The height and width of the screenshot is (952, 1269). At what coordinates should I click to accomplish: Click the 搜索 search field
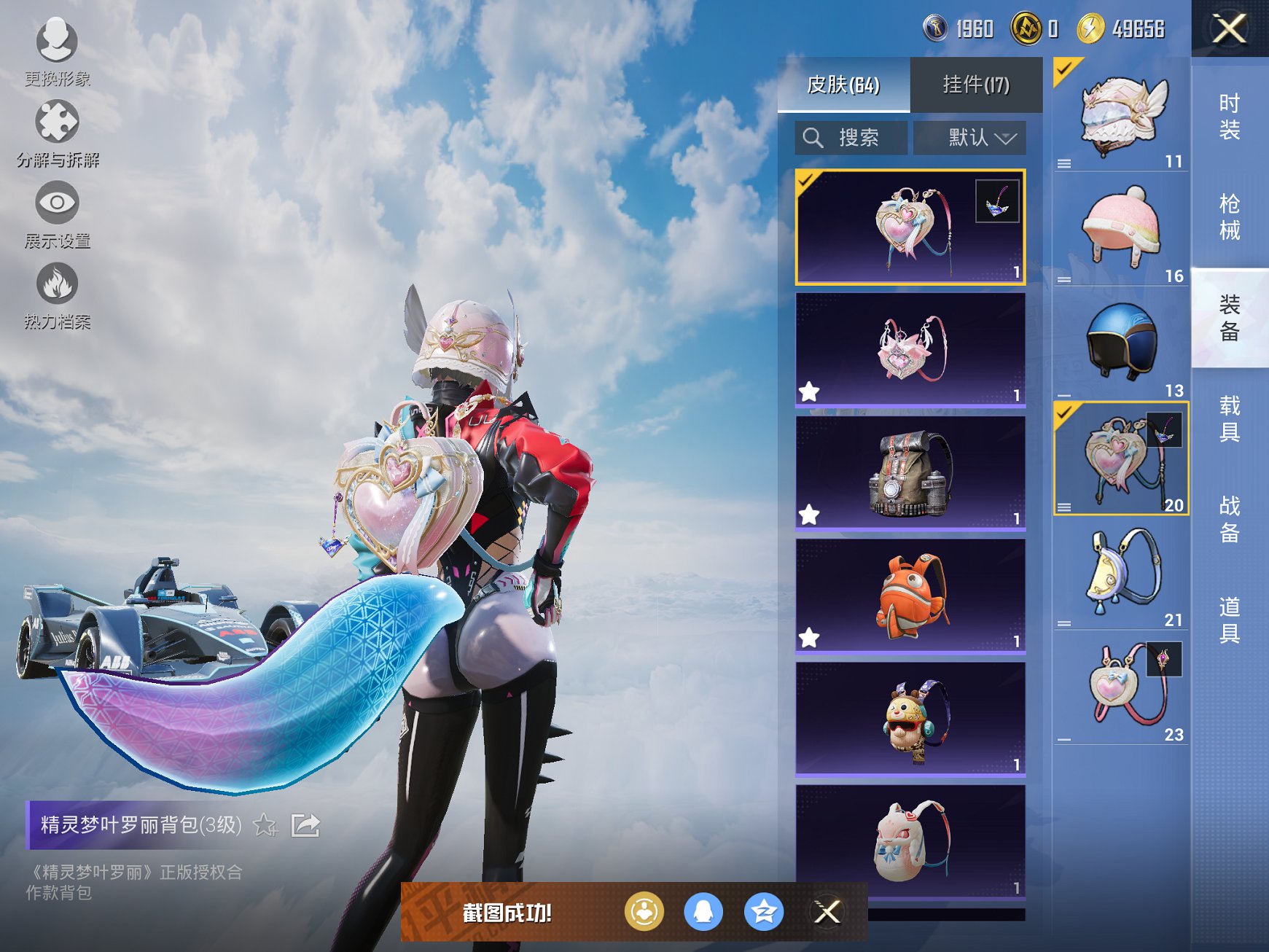click(x=851, y=137)
